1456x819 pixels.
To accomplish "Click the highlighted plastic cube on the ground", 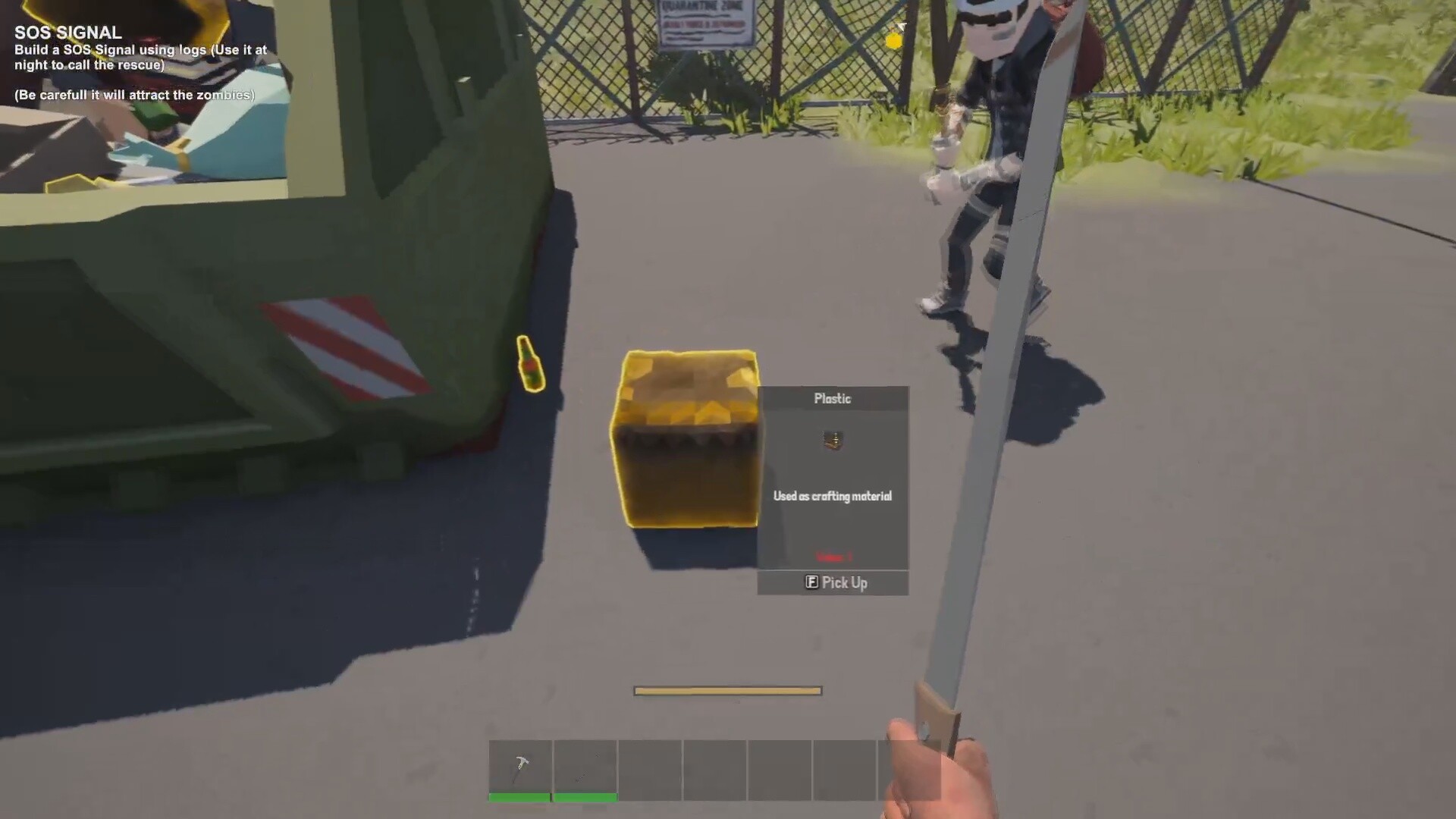I will (x=682, y=440).
